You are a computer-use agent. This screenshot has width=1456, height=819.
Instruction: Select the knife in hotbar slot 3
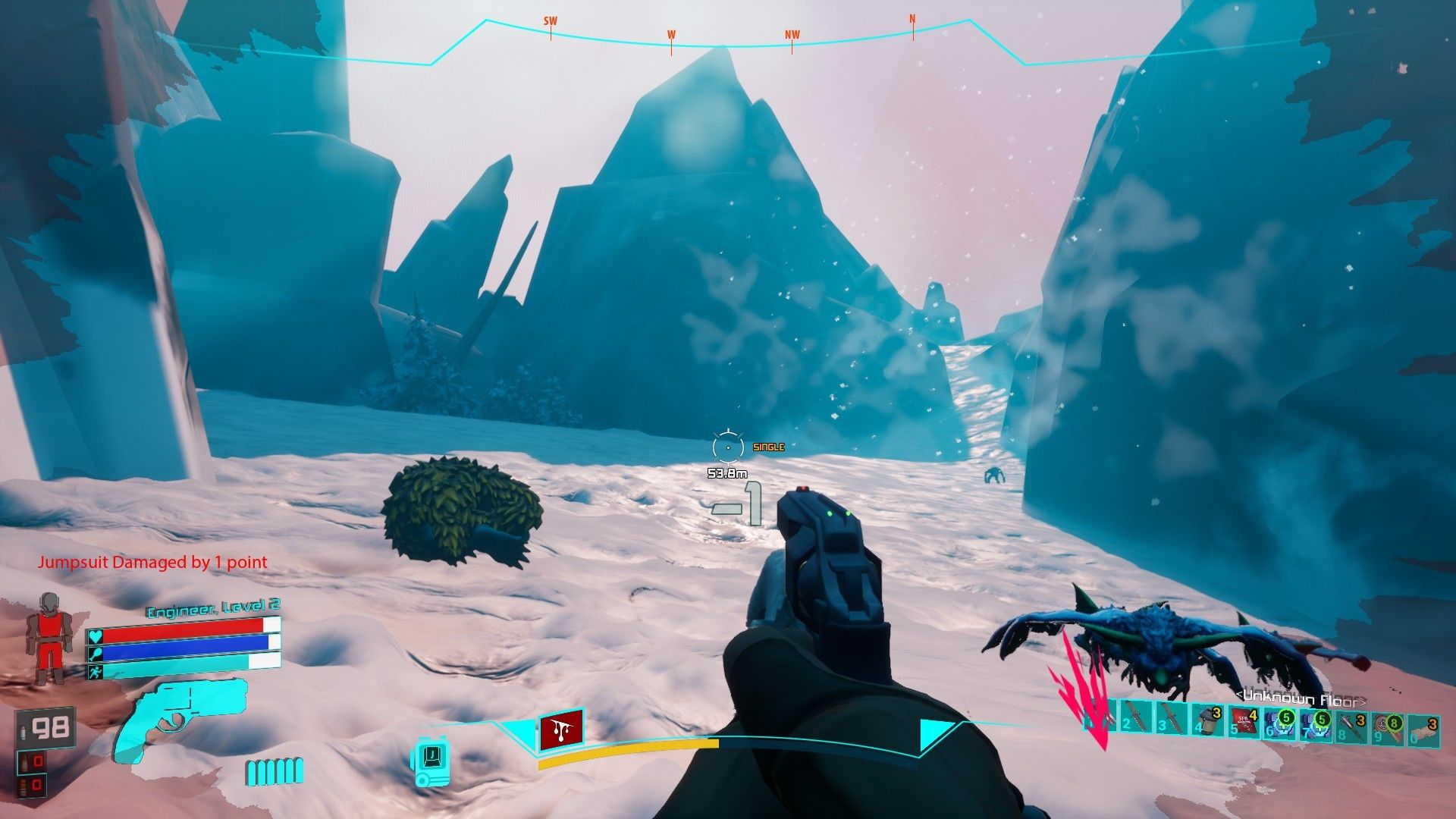coord(1172,719)
